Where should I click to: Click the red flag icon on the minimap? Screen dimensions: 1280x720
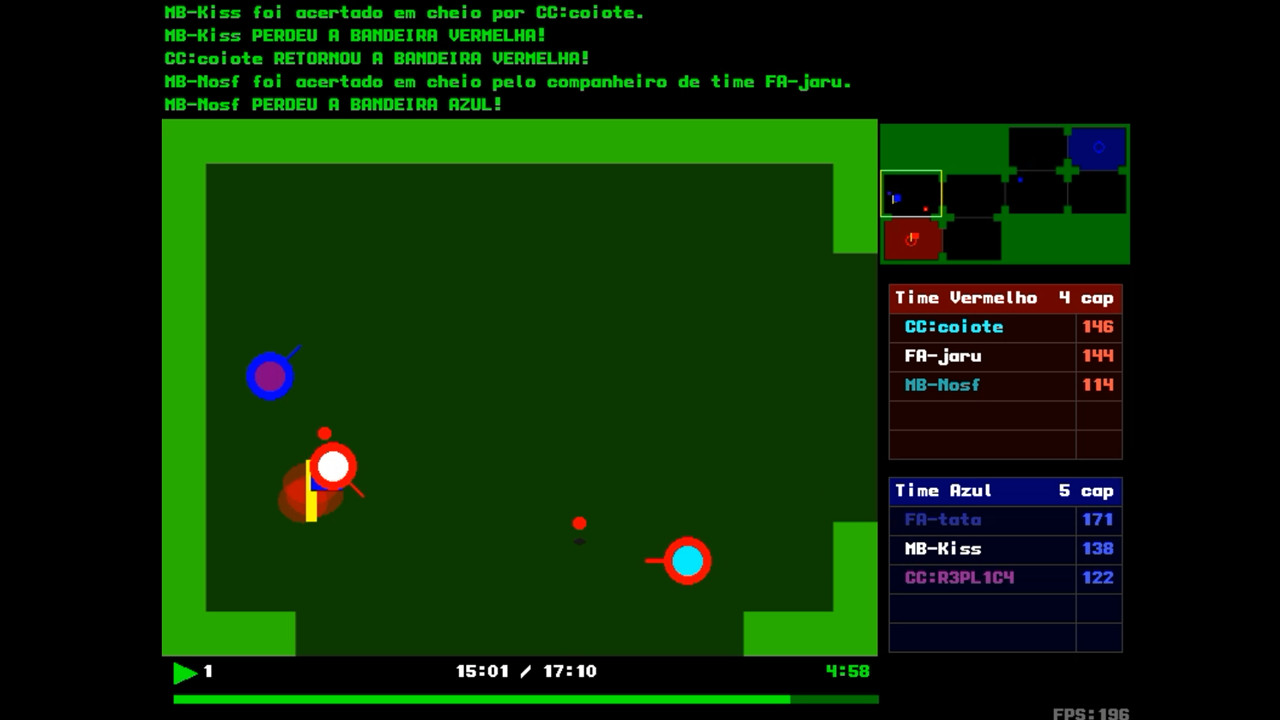pos(911,238)
